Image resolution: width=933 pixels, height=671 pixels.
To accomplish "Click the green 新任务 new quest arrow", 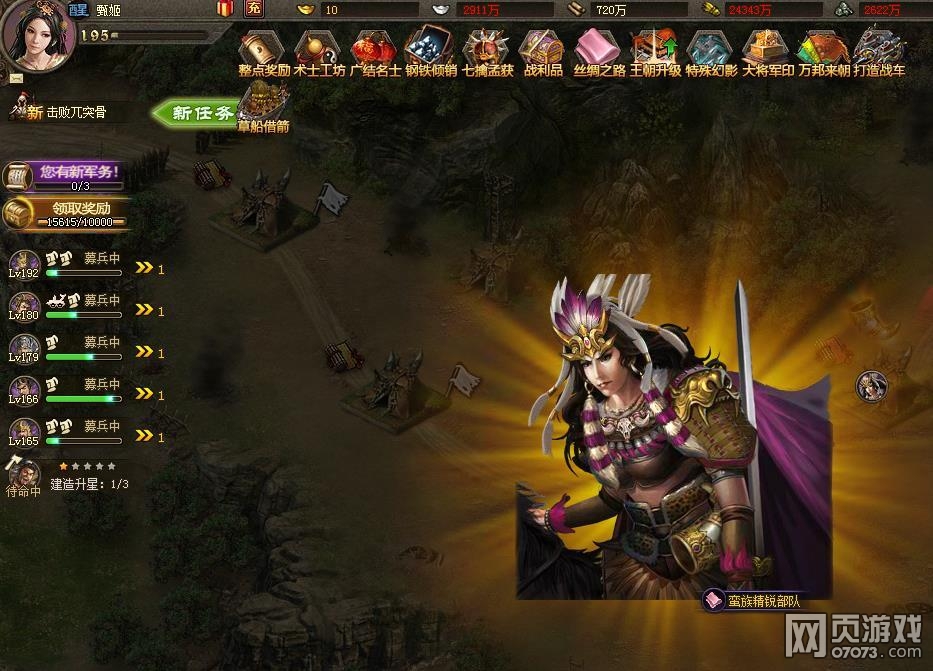I will pos(195,112).
